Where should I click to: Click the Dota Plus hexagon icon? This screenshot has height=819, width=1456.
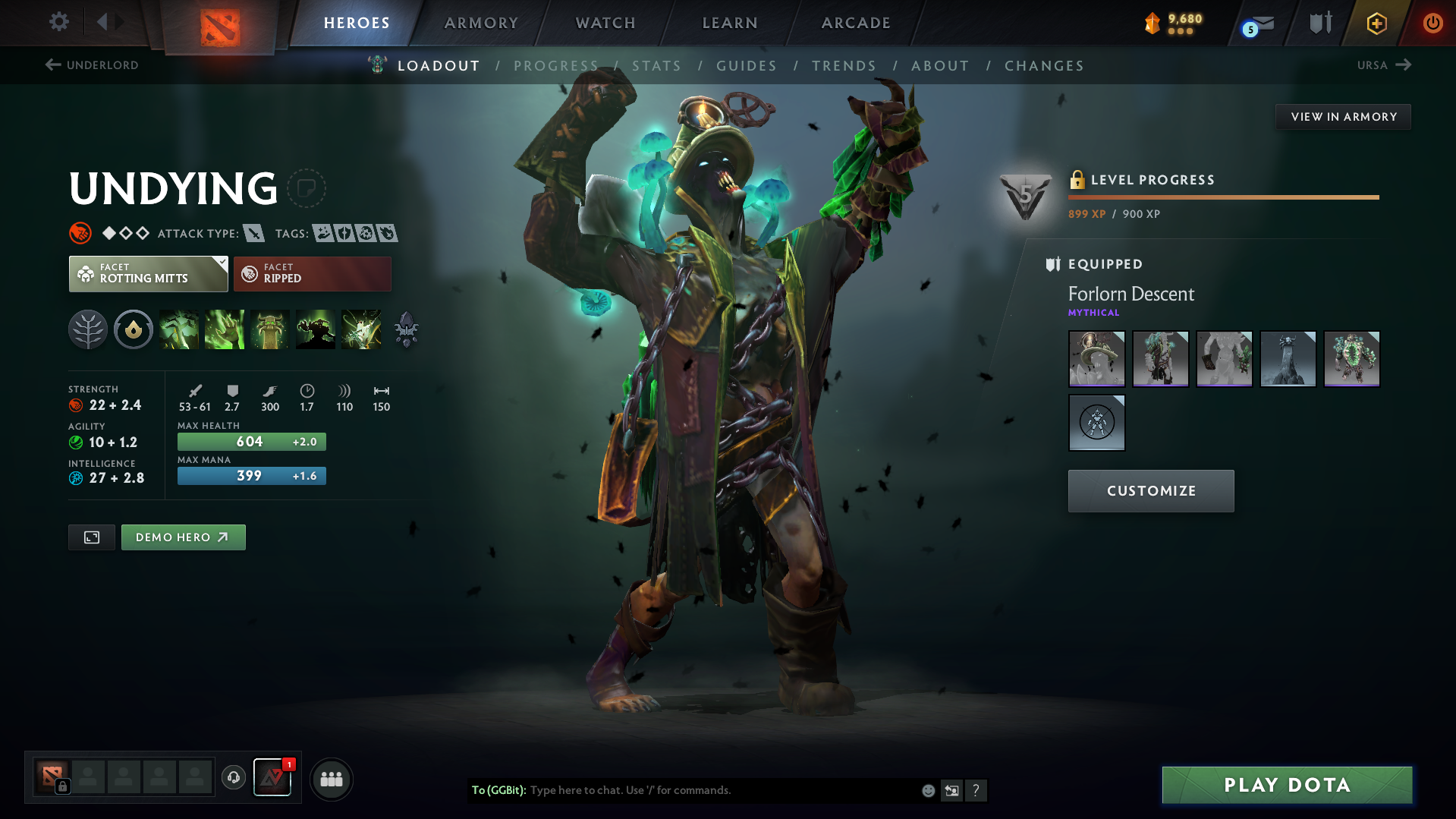pyautogui.click(x=1376, y=23)
